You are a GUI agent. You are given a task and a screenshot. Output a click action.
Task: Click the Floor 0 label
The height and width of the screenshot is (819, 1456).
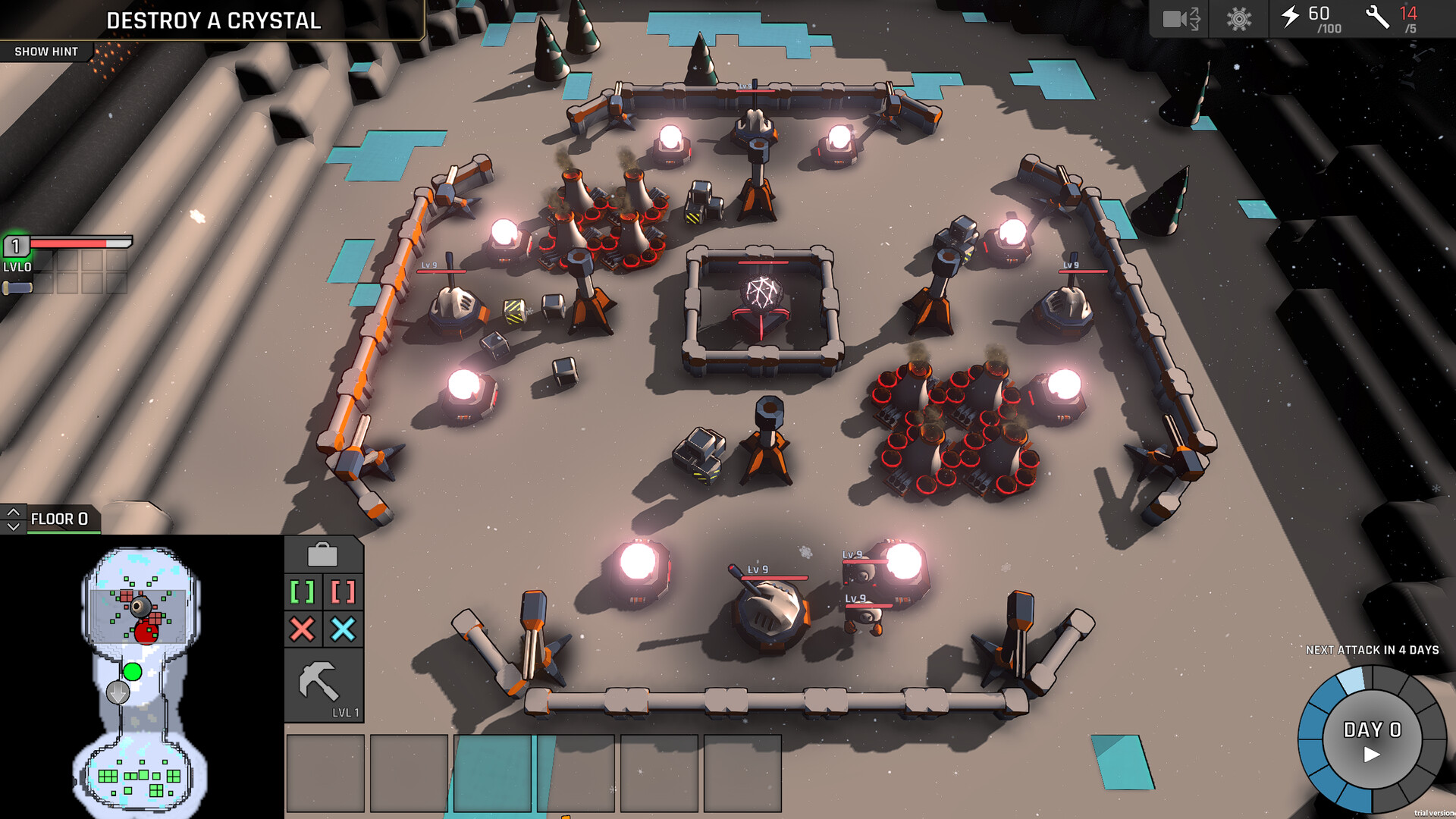(x=61, y=519)
